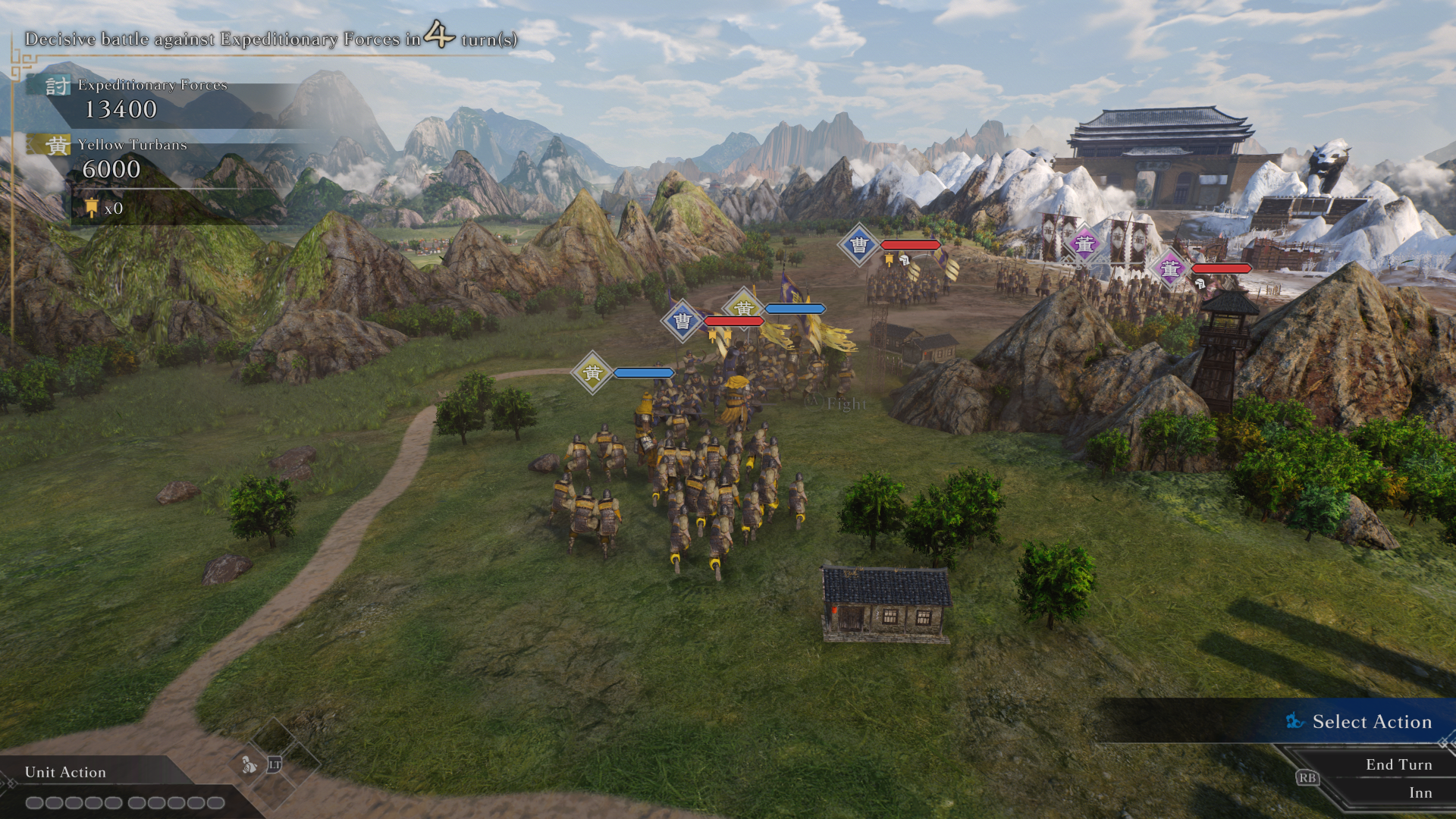This screenshot has height=819, width=1456.
Task: Select the unit action figure icon
Action: click(x=249, y=765)
